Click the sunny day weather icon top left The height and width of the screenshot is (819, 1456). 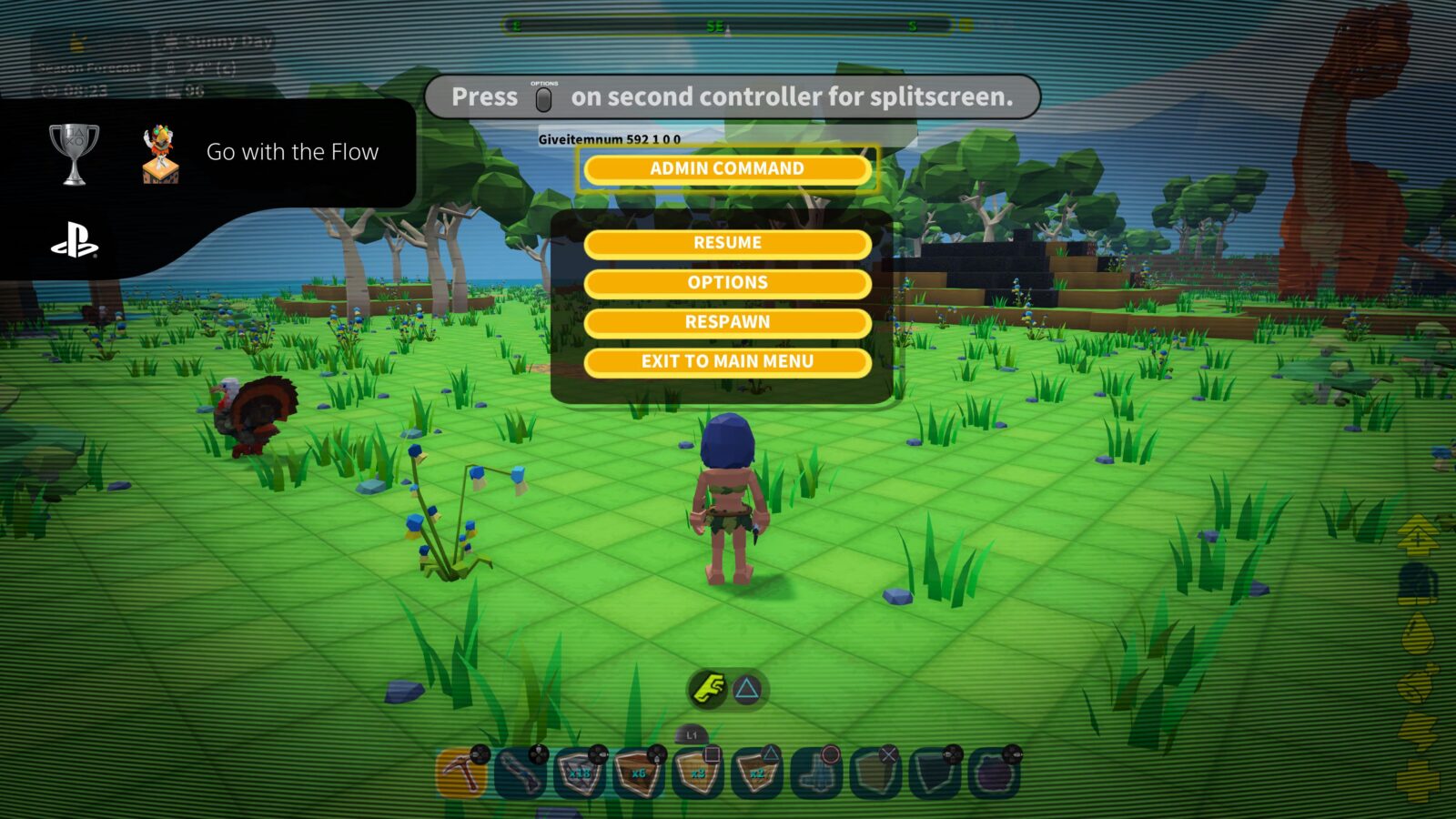[174, 40]
